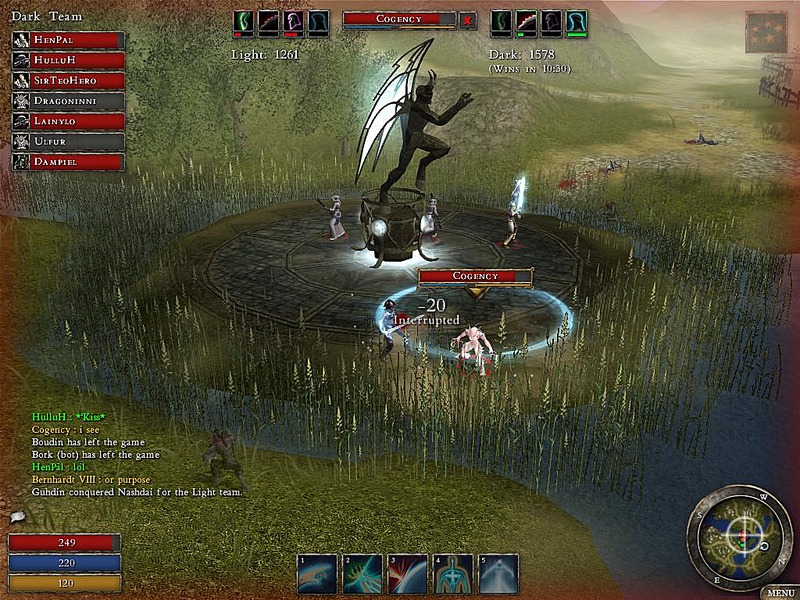The image size is (800, 600).
Task: Select HenPal in the Dark Team list
Action: (x=68, y=40)
